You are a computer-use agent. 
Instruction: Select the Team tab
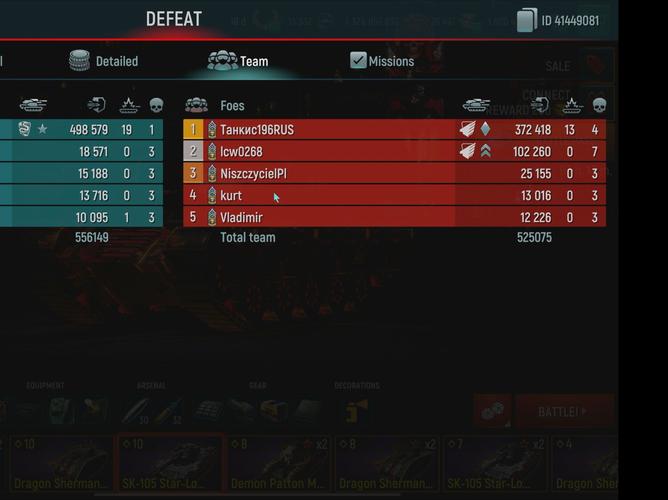click(238, 61)
